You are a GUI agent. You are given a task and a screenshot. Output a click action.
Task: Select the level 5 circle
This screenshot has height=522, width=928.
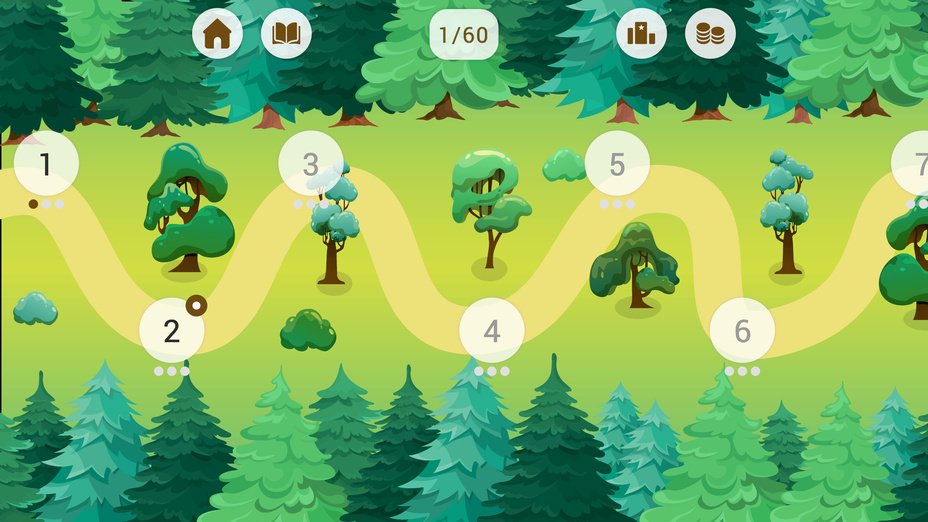[617, 163]
